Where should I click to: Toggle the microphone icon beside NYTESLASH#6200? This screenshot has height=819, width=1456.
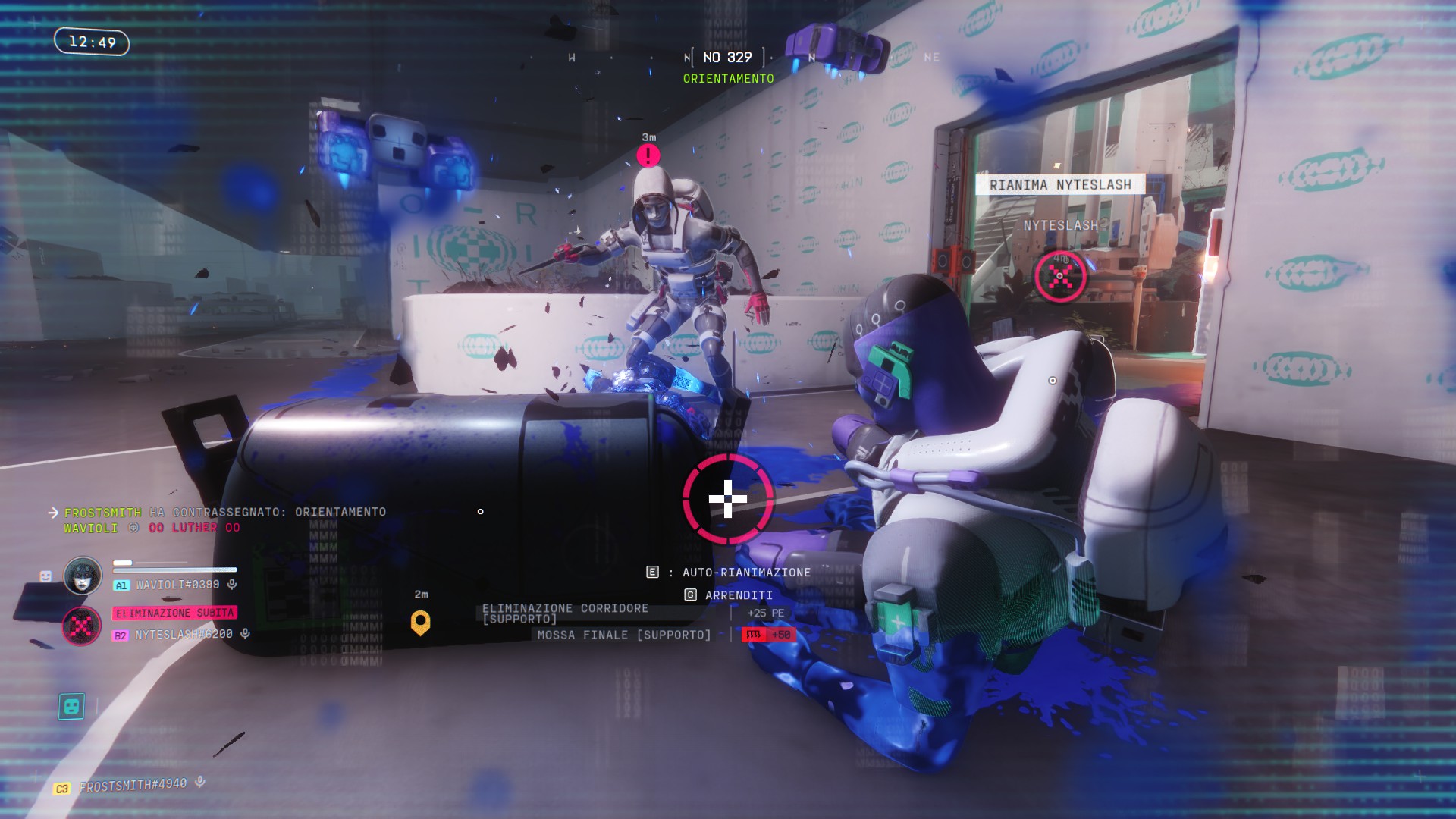click(245, 633)
